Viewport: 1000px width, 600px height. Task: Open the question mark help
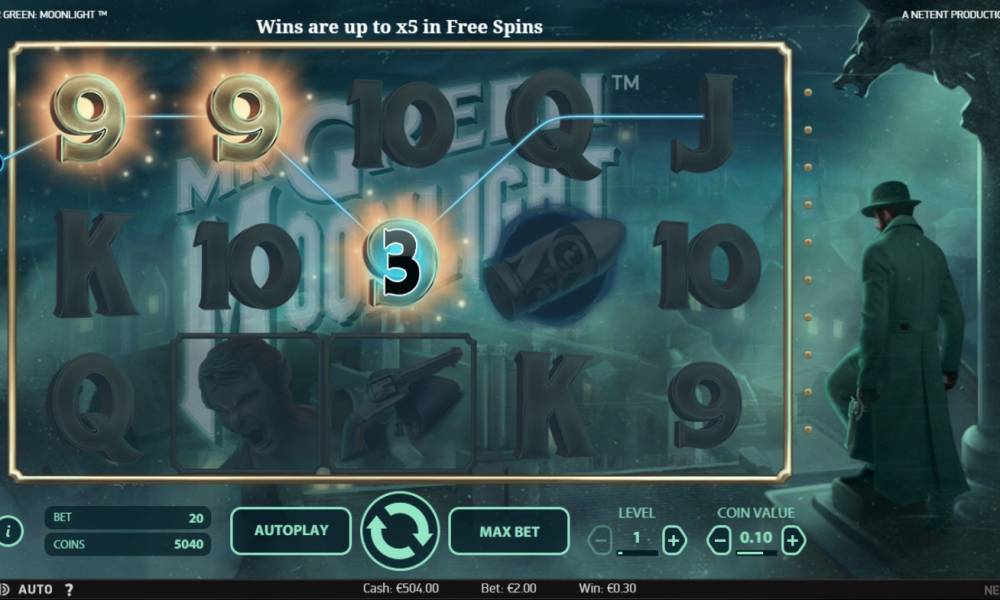click(69, 590)
